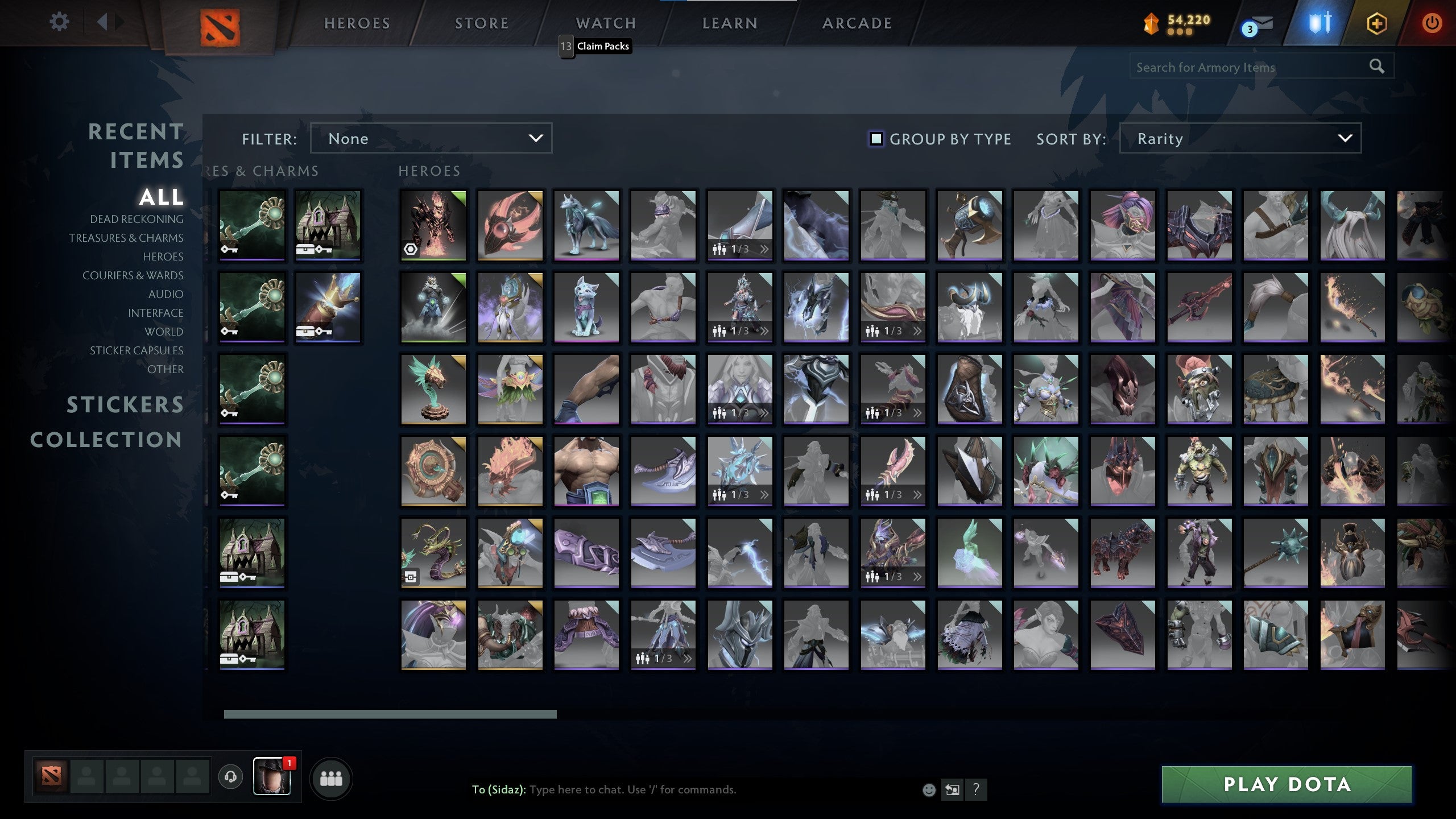Select Claim Packs under Watch
Viewport: 1456px width, 819px height.
(x=602, y=46)
